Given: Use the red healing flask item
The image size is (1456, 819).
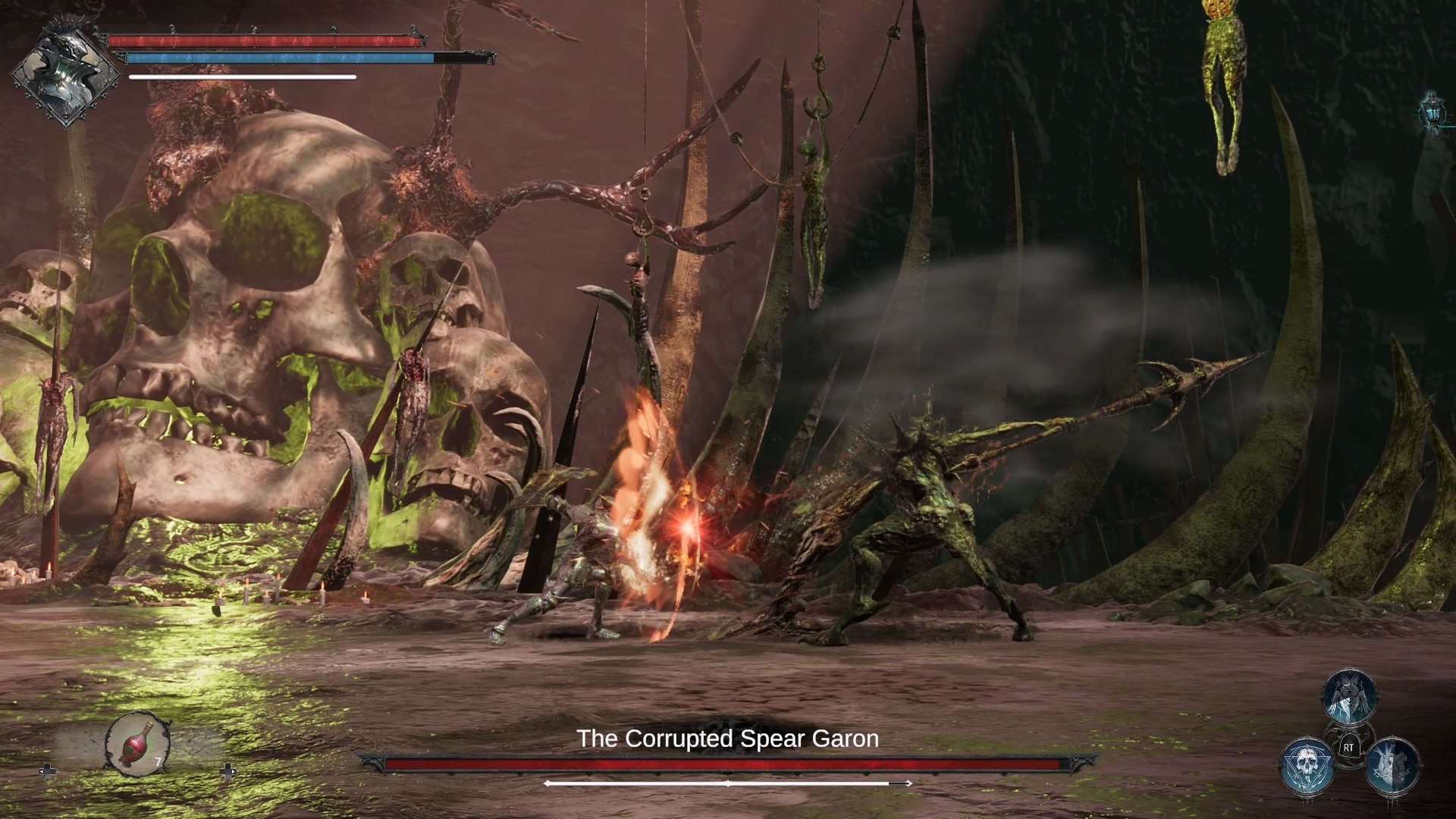Looking at the screenshot, I should click(x=137, y=745).
